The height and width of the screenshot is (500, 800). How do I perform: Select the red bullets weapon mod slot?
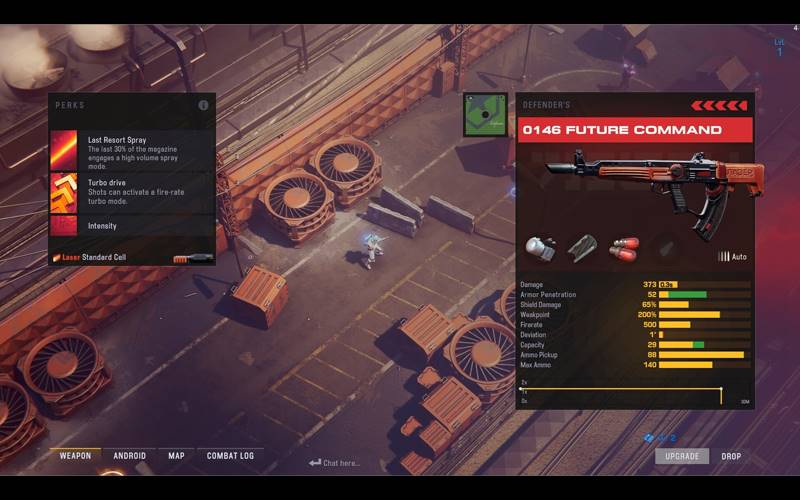623,247
